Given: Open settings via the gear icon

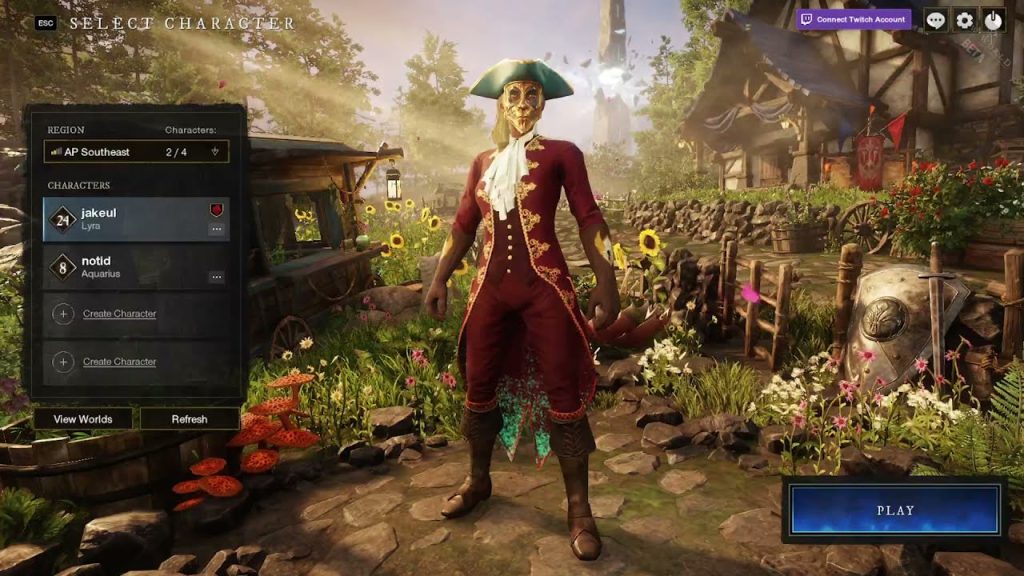Looking at the screenshot, I should point(964,20).
